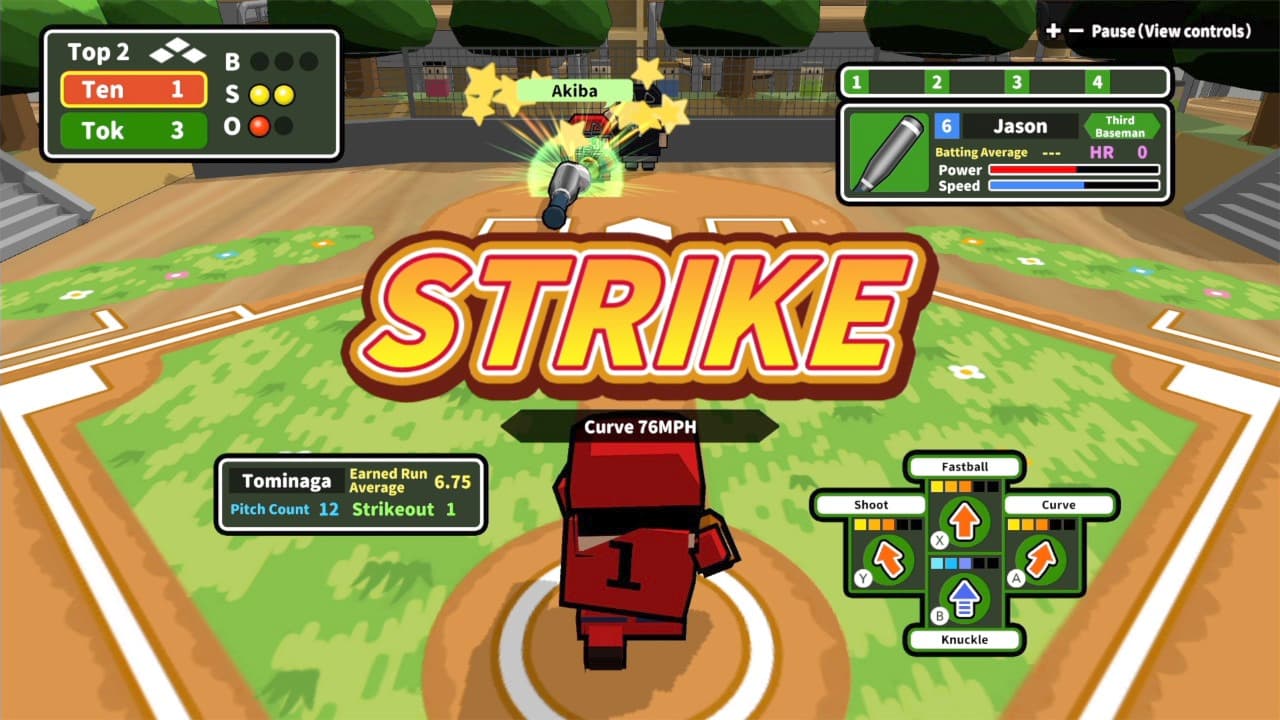This screenshot has width=1280, height=720.
Task: Expand the Third Baseman position chevron
Action: pyautogui.click(x=1119, y=126)
